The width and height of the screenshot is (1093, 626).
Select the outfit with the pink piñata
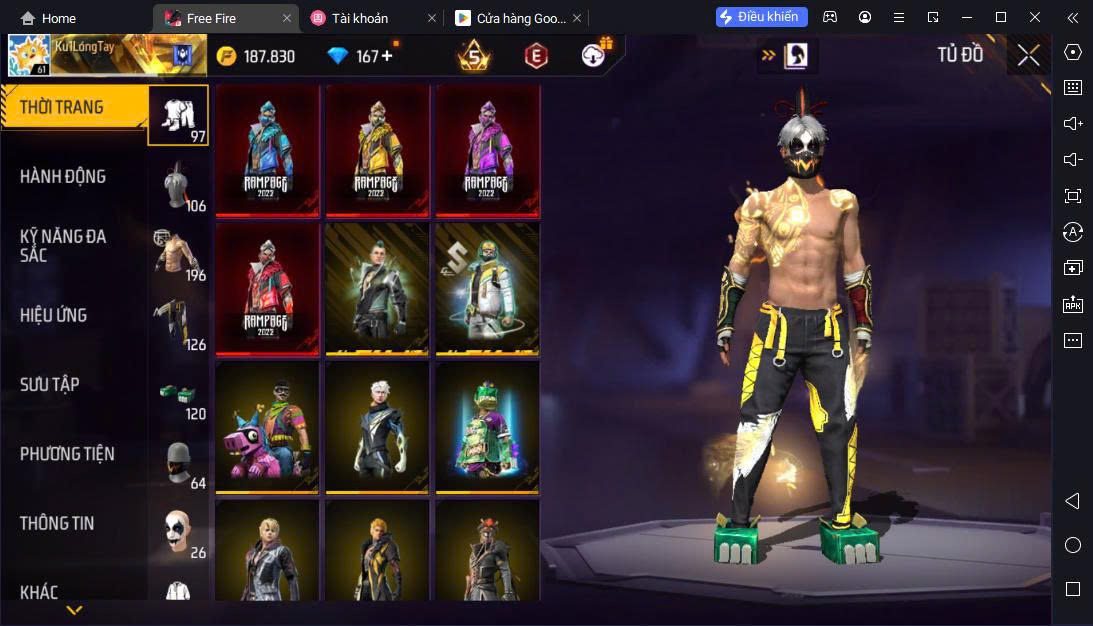click(x=268, y=427)
